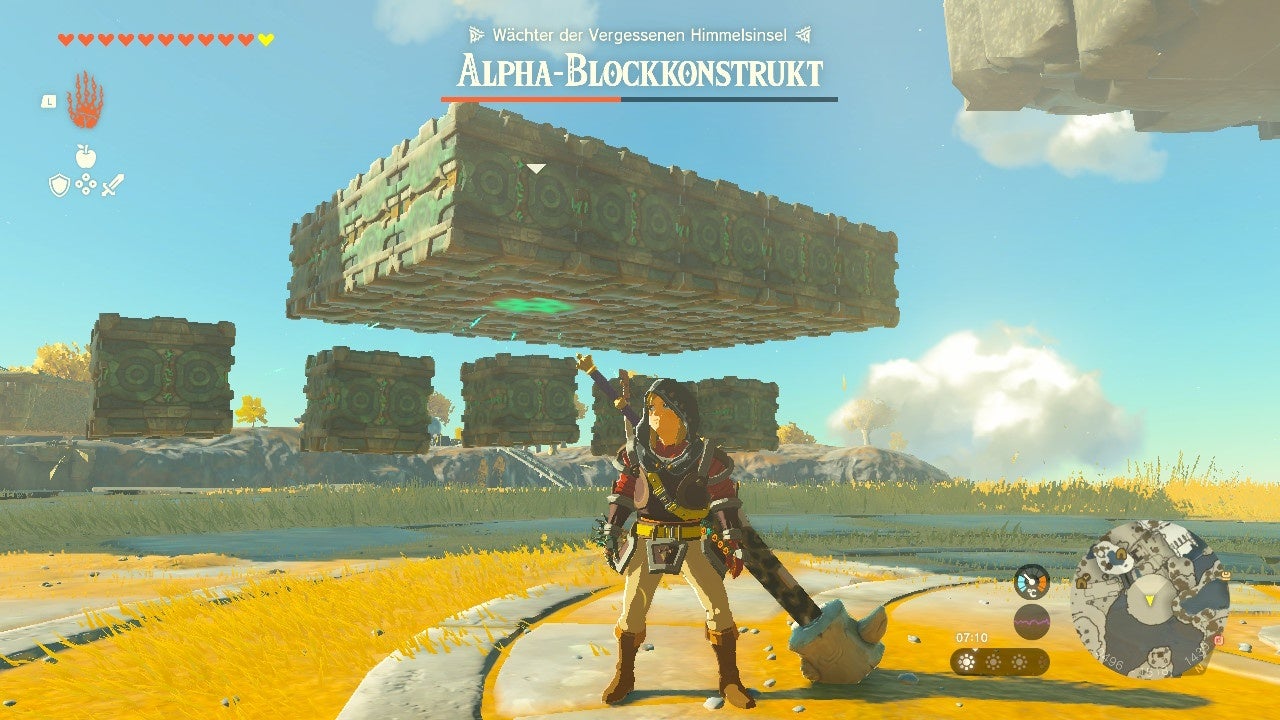1280x720 pixels.
Task: Click the yellow player arrow on minimap
Action: pyautogui.click(x=1149, y=599)
